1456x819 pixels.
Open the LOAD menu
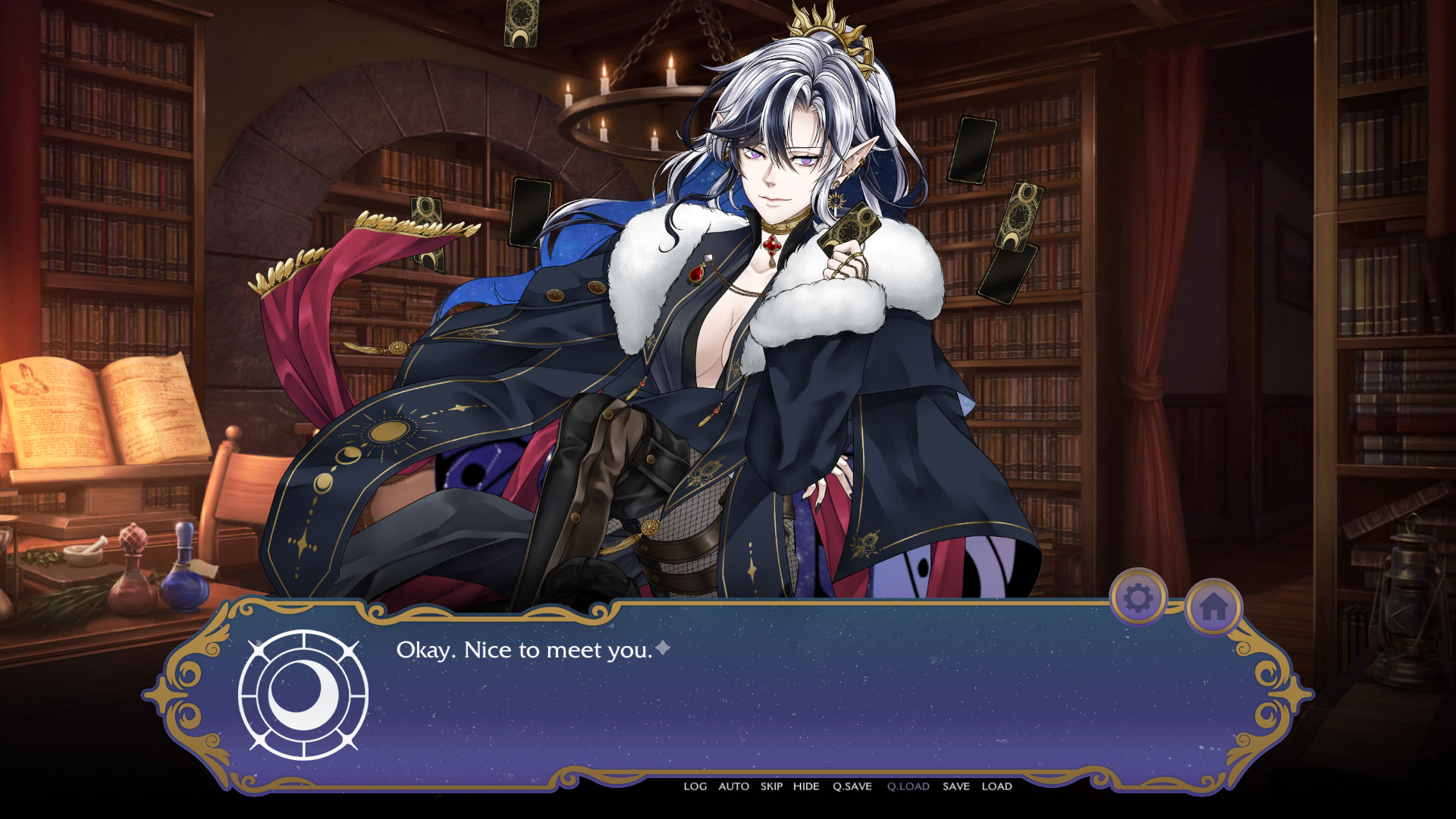click(996, 786)
